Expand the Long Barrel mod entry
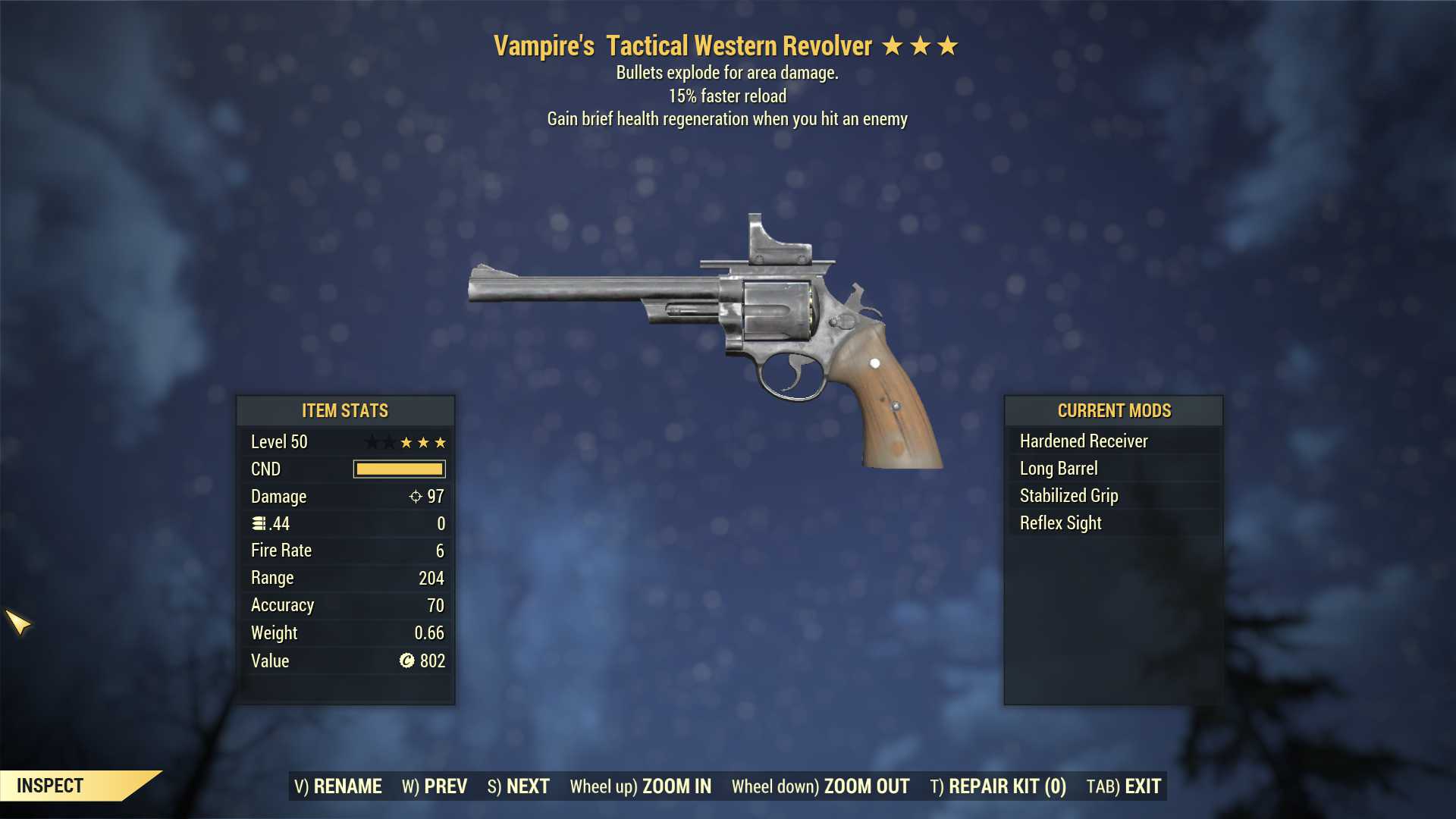This screenshot has height=819, width=1456. point(1058,468)
